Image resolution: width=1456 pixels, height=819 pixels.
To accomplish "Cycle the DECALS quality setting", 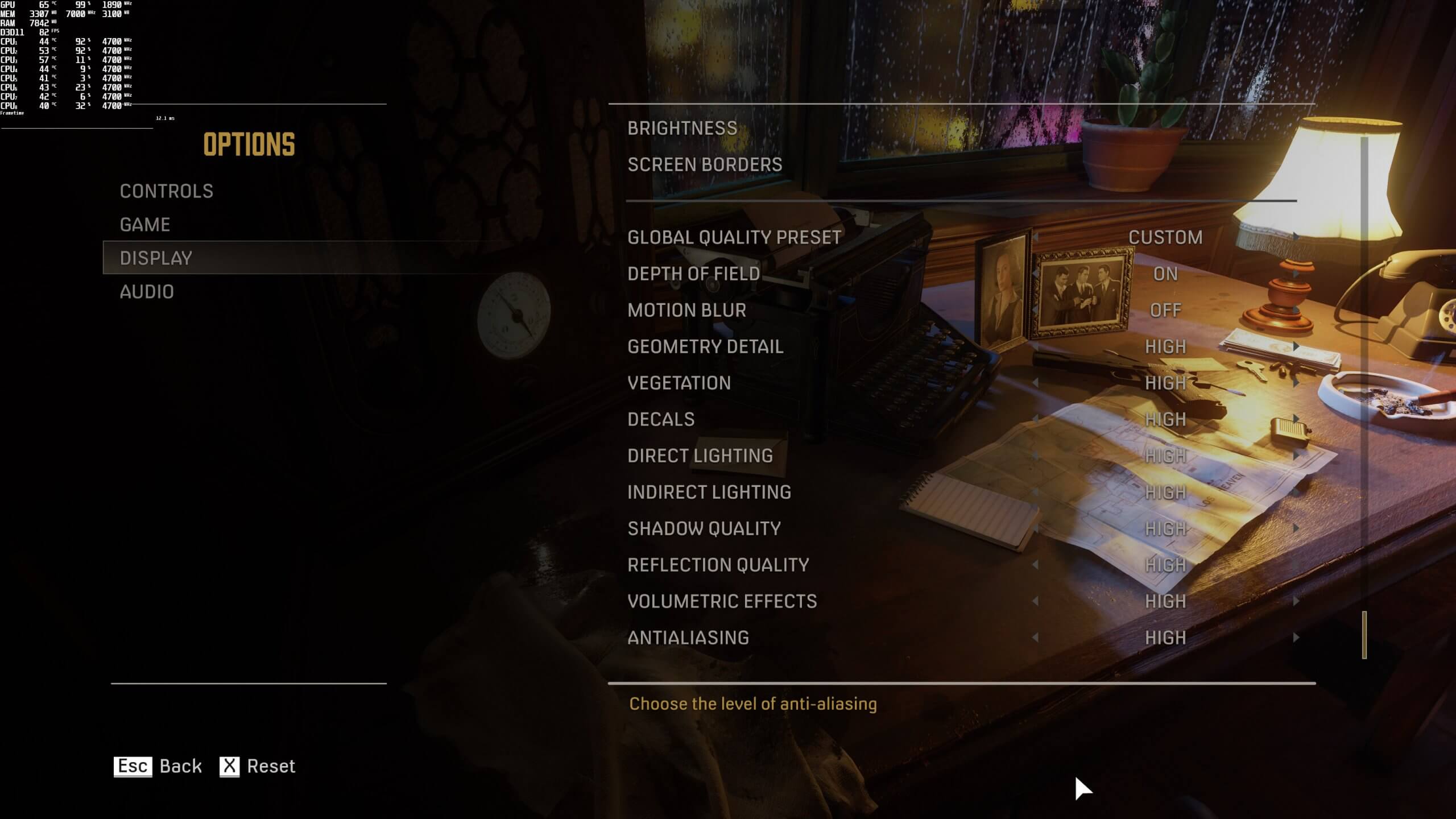I will point(660,419).
